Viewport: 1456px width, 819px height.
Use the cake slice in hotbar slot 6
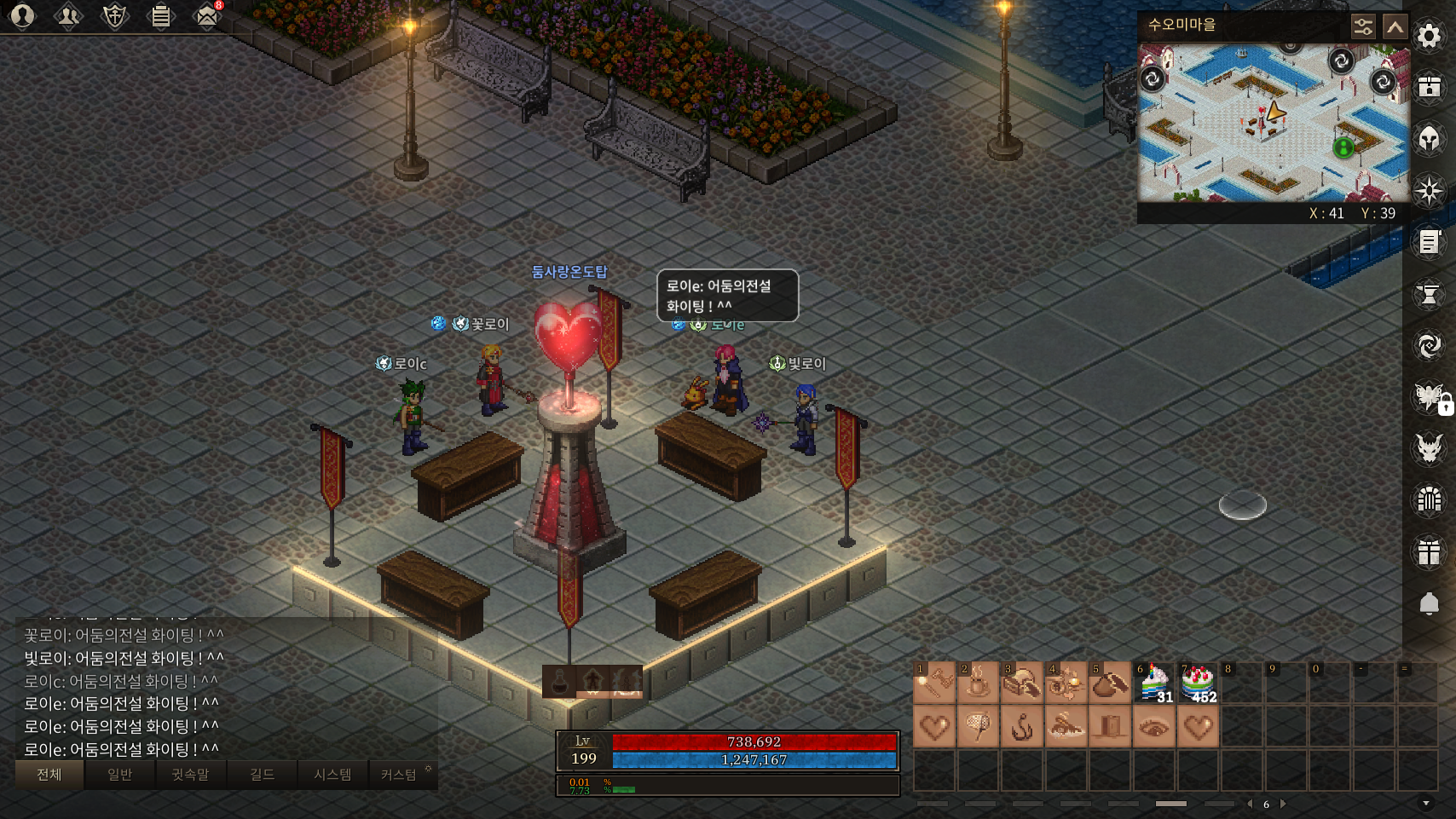1154,683
